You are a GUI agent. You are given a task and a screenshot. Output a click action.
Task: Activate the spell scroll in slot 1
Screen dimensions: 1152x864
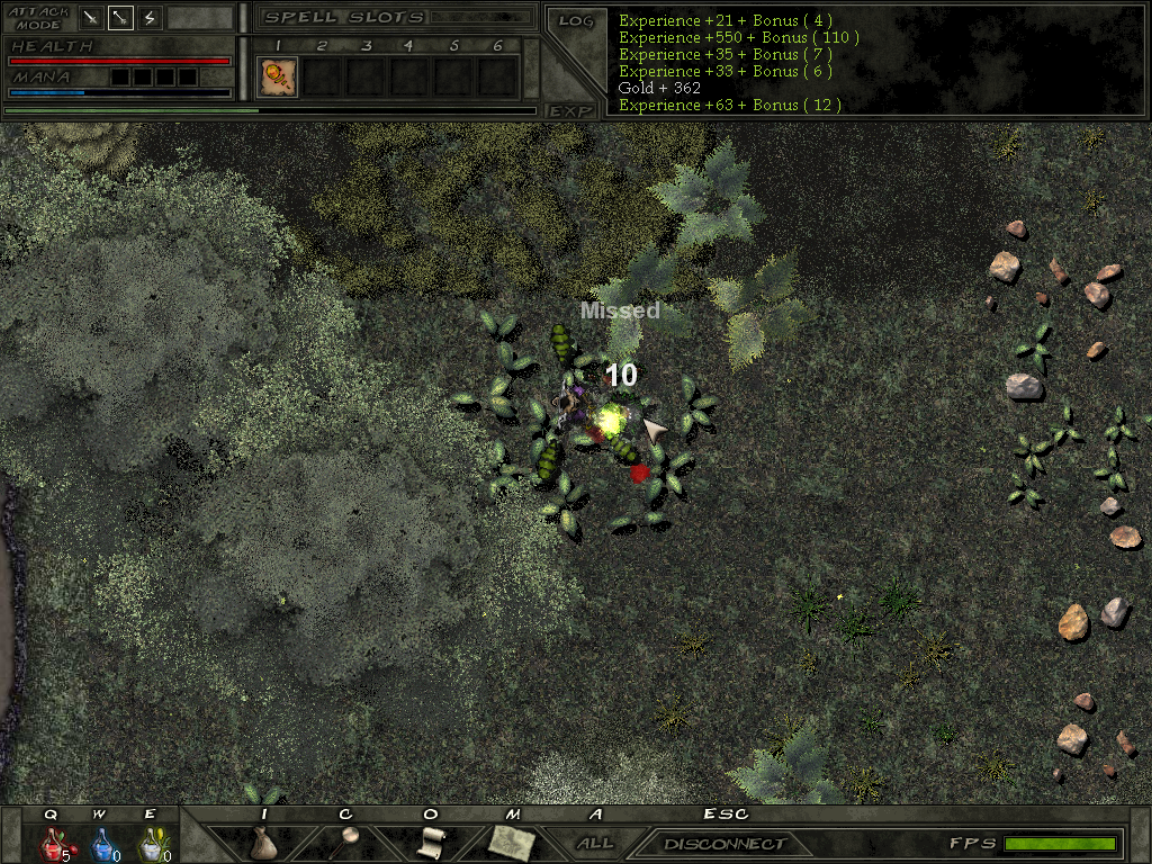point(278,77)
